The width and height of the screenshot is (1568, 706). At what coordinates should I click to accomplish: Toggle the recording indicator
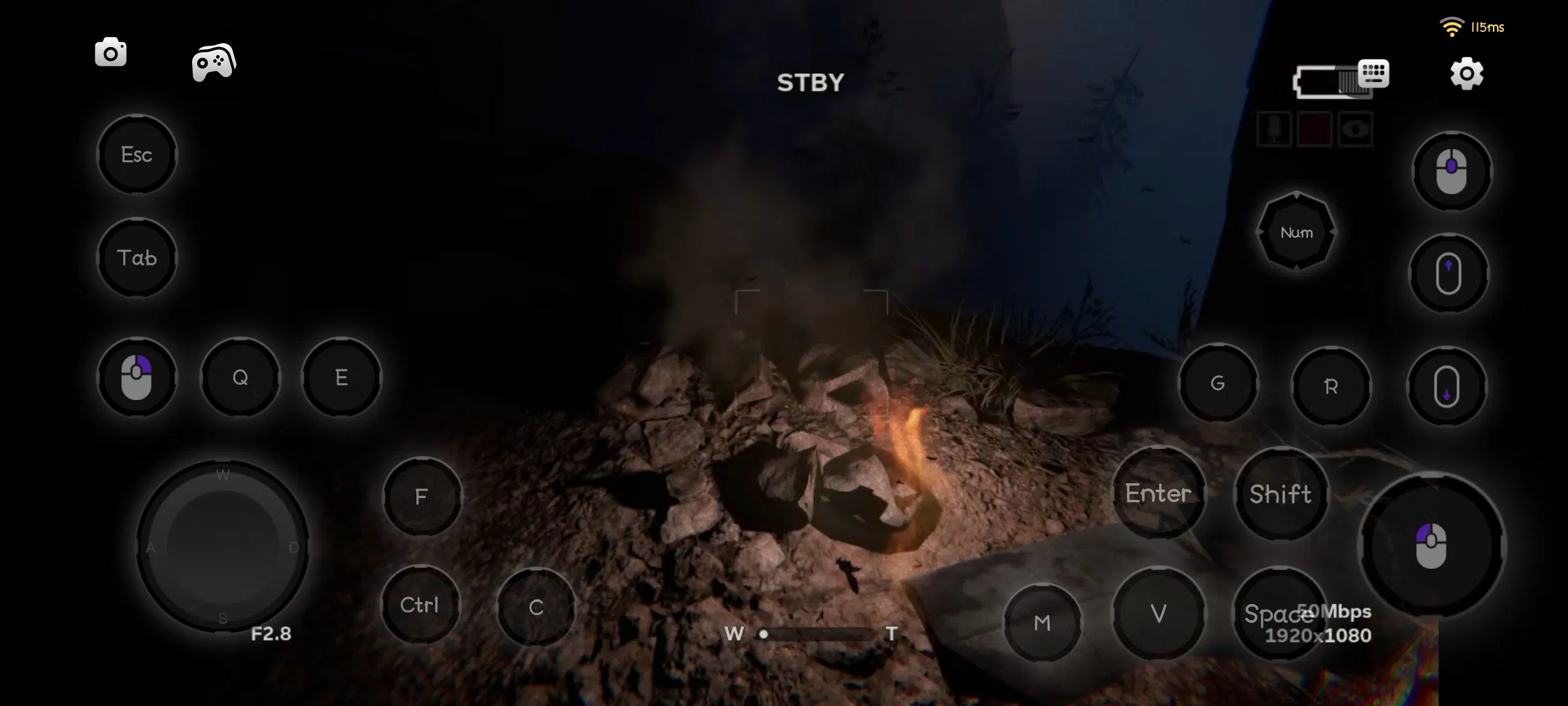1315,129
